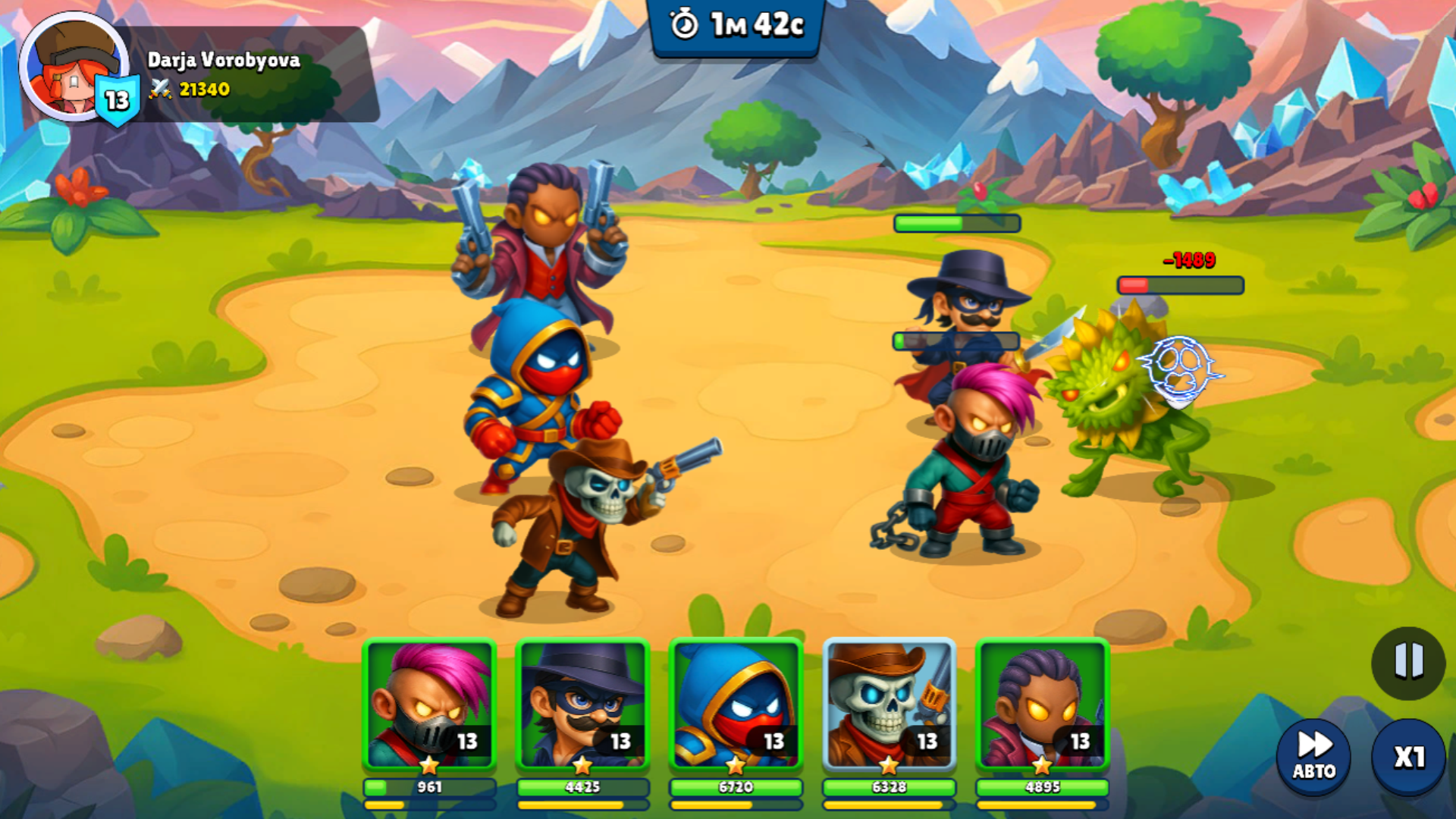Click the 961 health bar of the pink-haired hero
1456x819 pixels.
[x=428, y=788]
